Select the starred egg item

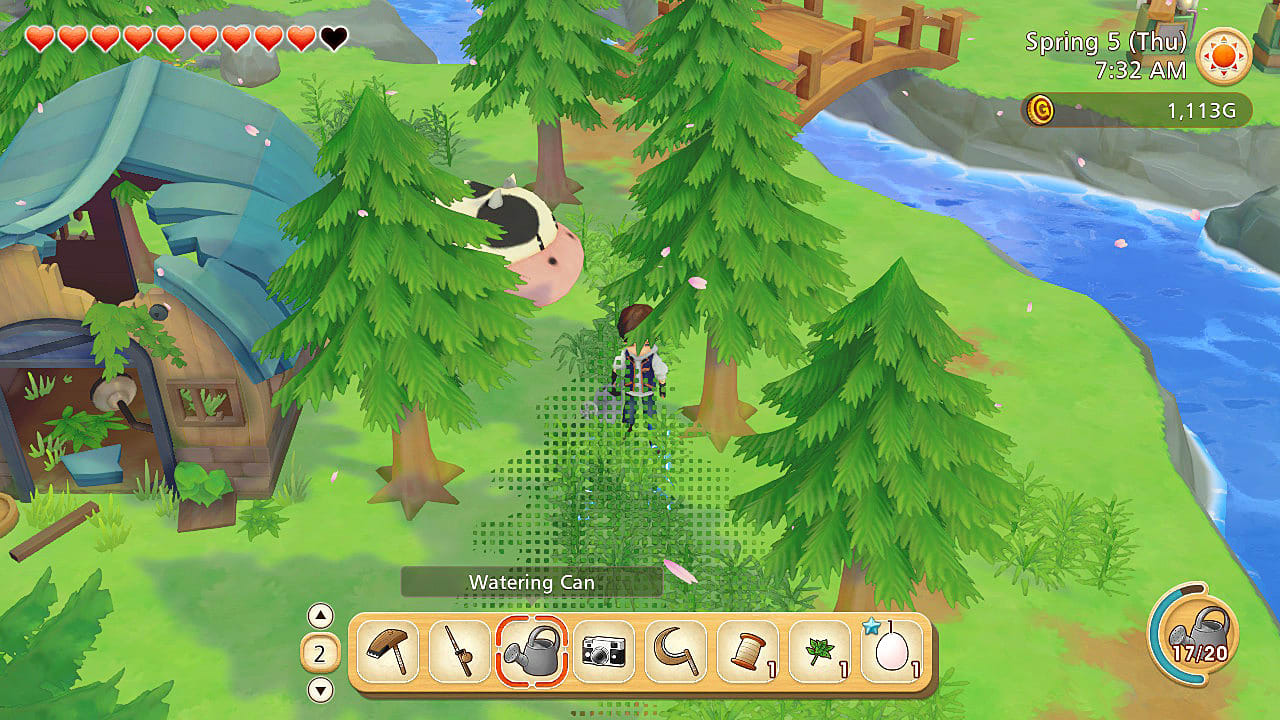click(890, 651)
